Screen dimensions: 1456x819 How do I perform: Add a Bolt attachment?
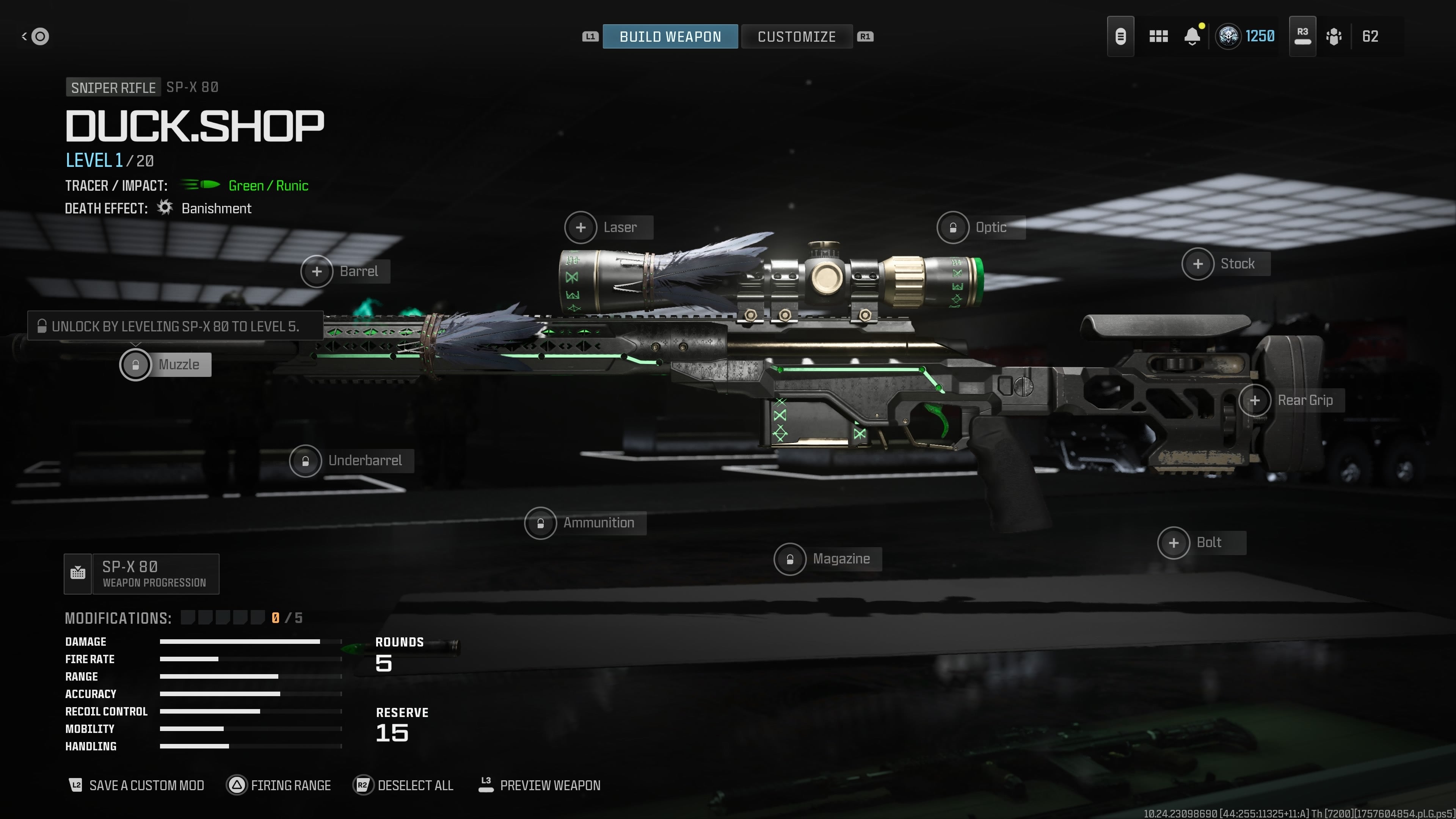1174,543
